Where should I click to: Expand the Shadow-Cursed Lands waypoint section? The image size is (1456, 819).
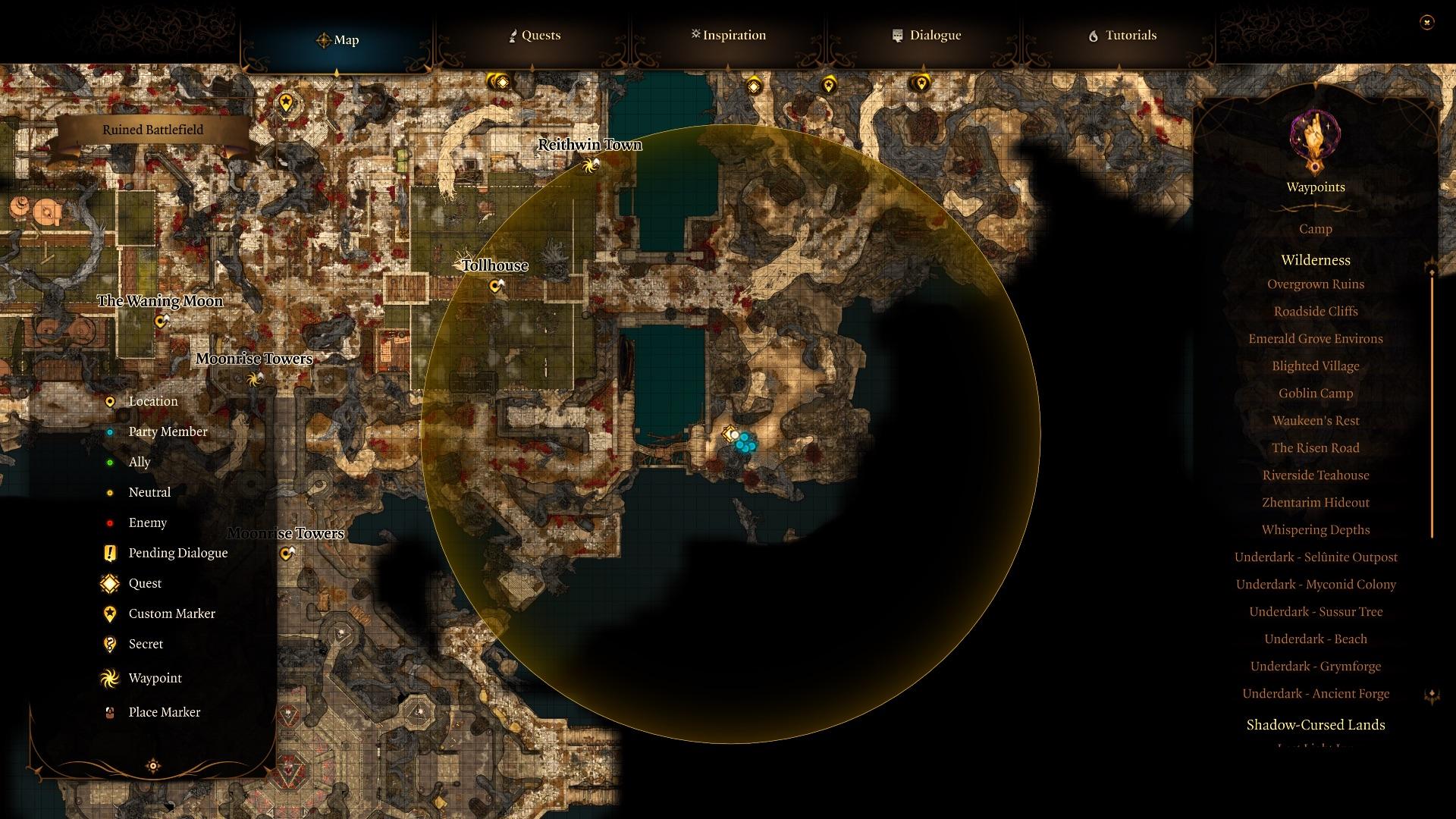pyautogui.click(x=1315, y=725)
